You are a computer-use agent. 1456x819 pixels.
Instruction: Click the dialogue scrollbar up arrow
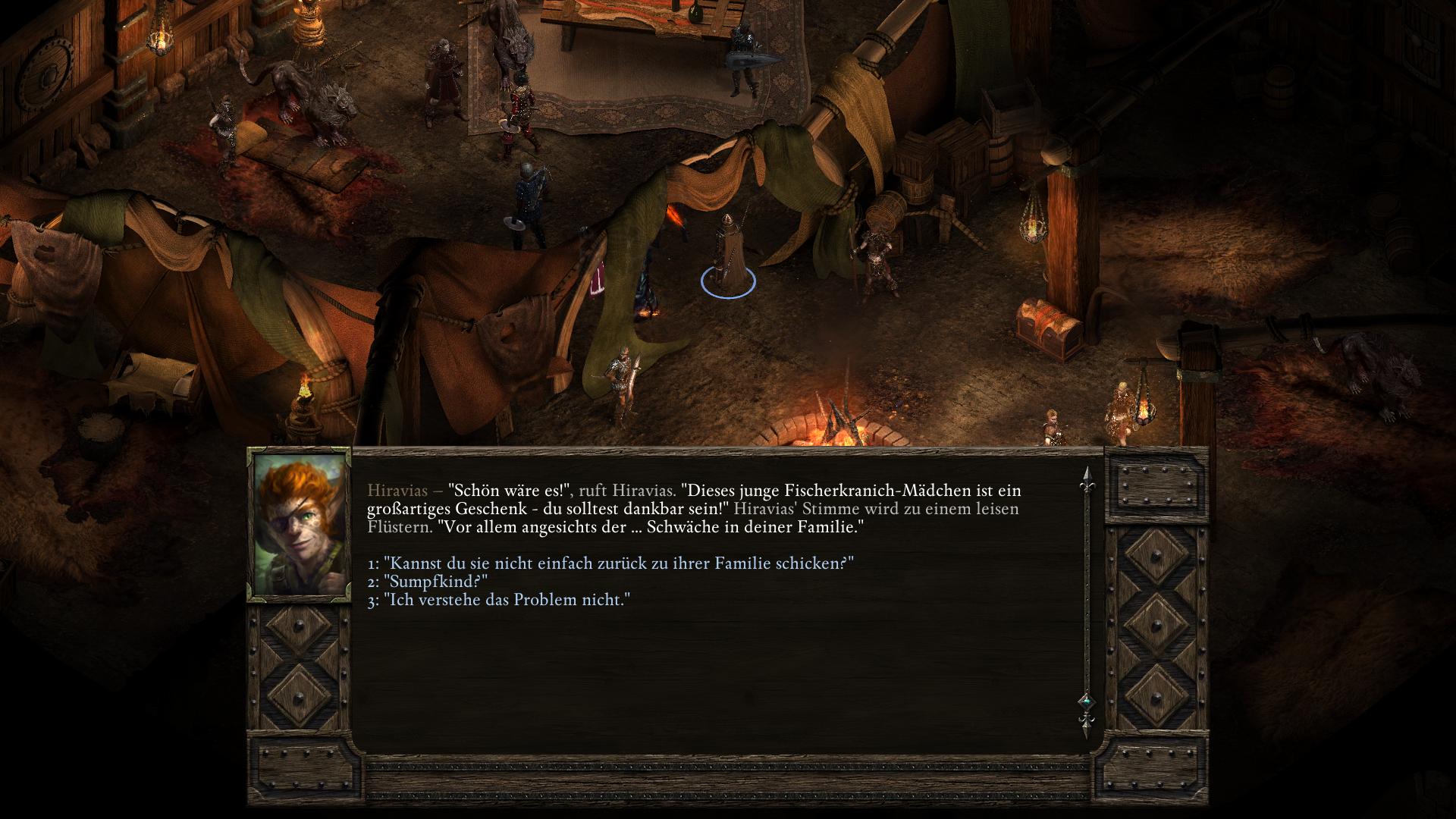(x=1087, y=476)
